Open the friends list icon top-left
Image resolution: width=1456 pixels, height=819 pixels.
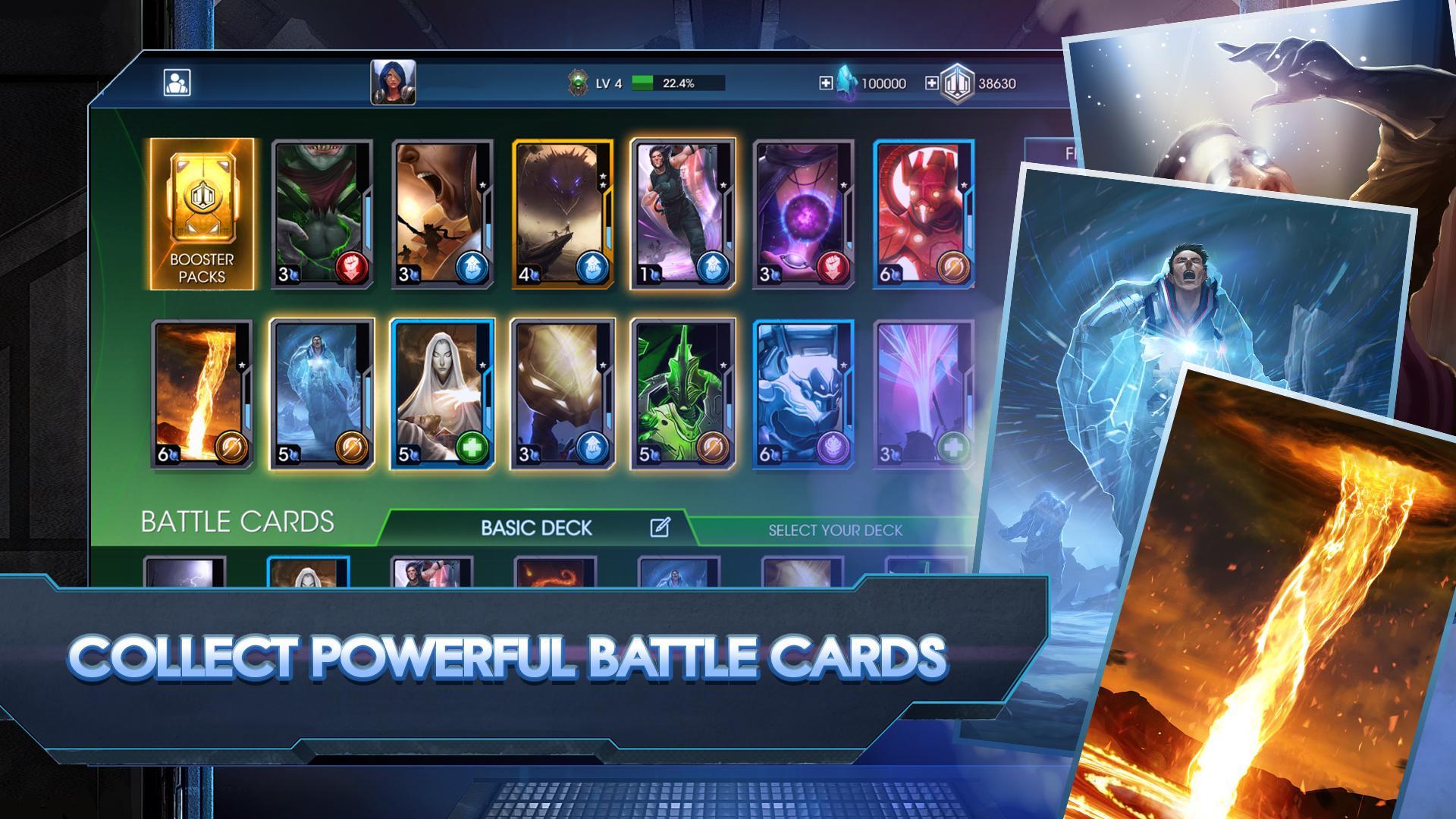tap(179, 81)
